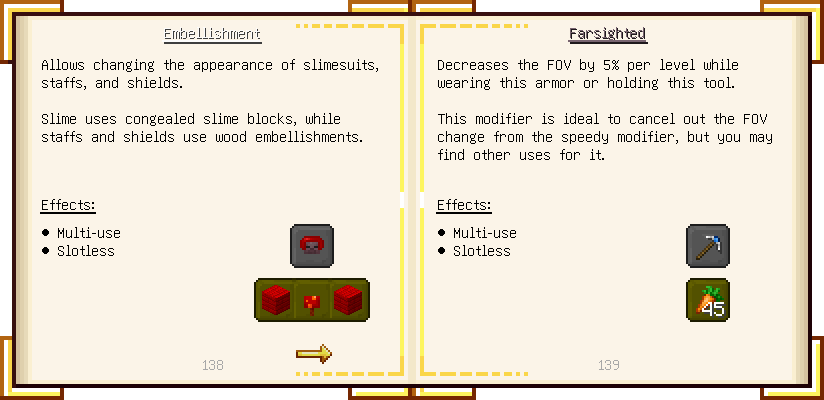This screenshot has height=400, width=824.
Task: Click the carrot stack showing 45
Action: [x=708, y=300]
